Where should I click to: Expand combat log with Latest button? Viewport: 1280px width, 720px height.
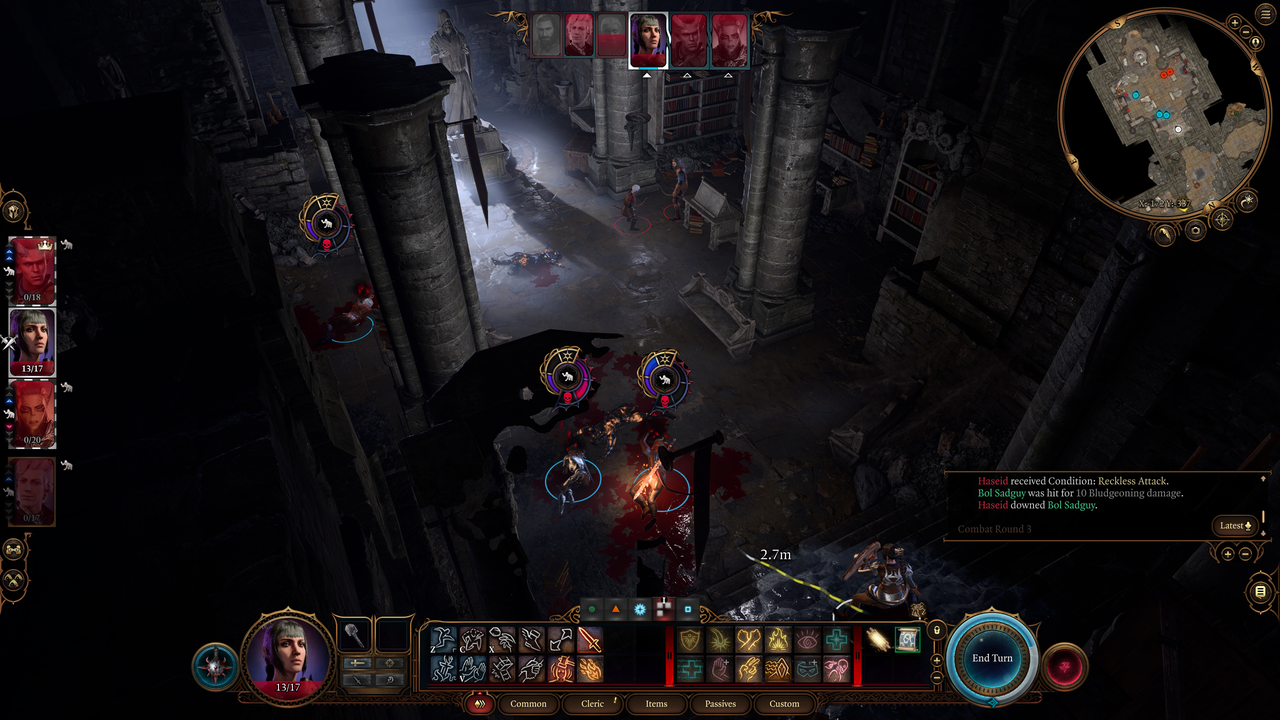click(x=1233, y=526)
